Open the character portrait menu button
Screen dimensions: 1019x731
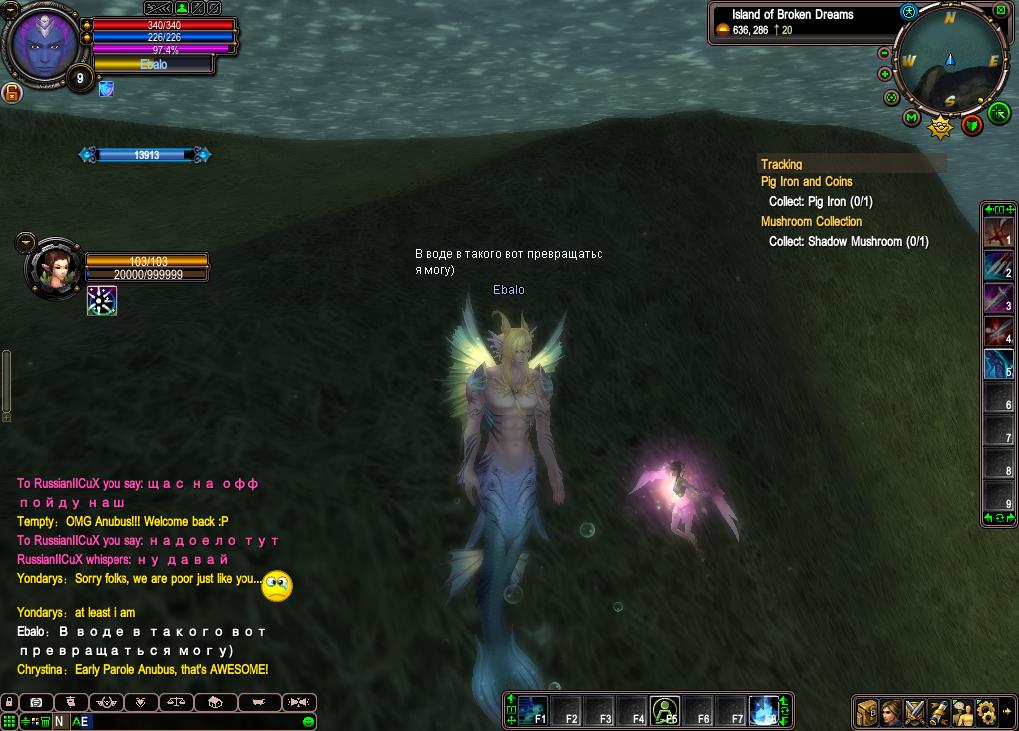point(891,712)
